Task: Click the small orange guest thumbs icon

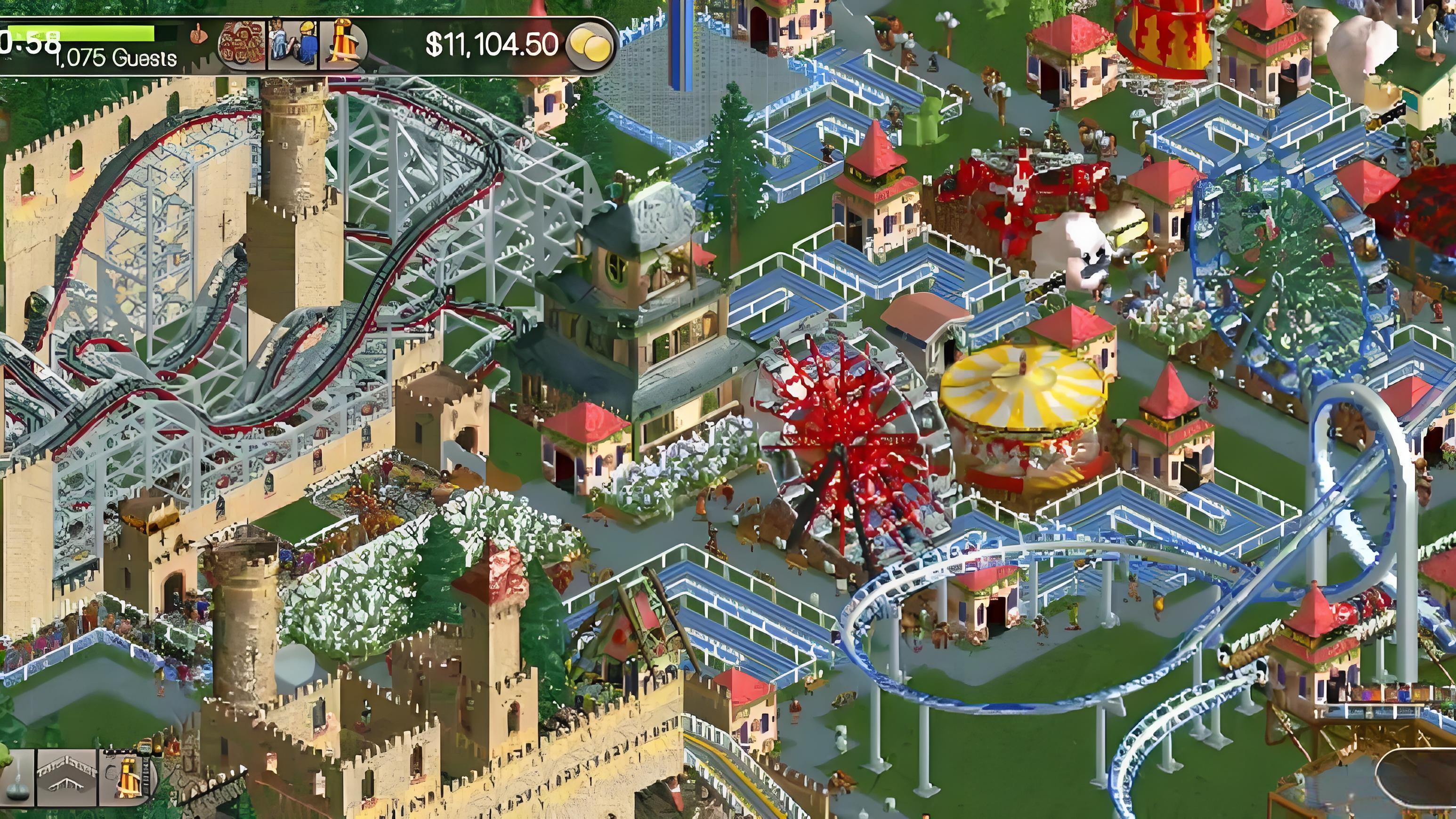Action: click(x=197, y=35)
